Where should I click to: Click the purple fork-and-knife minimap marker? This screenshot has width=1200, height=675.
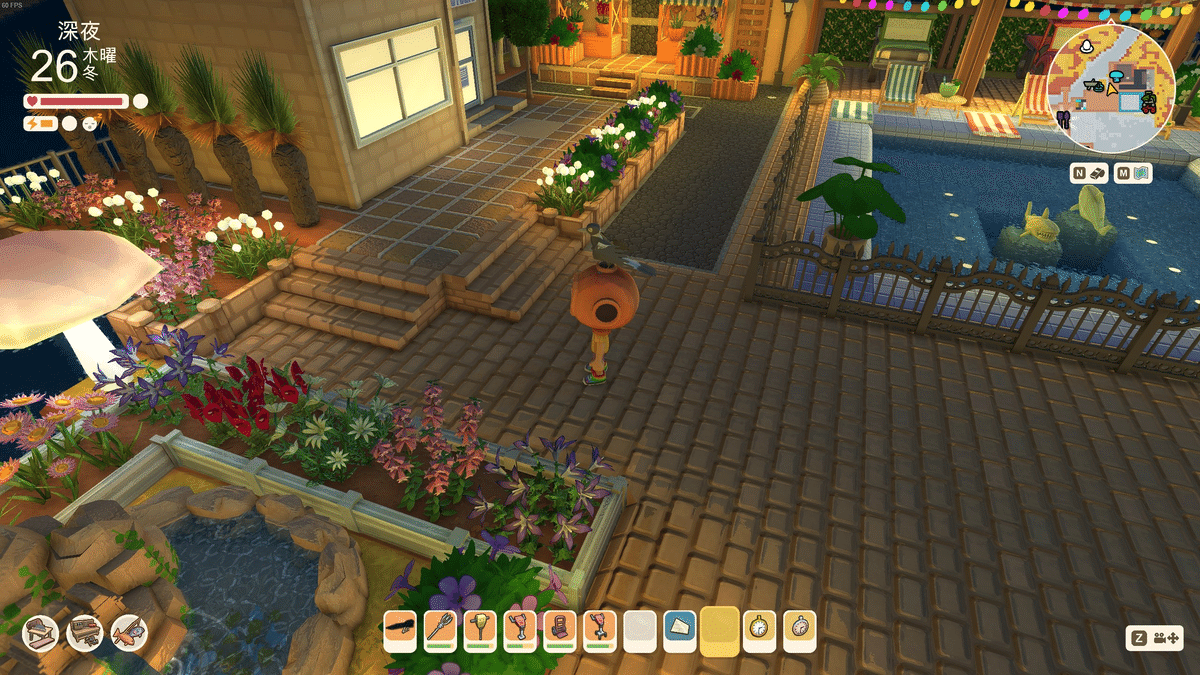pyautogui.click(x=1062, y=118)
